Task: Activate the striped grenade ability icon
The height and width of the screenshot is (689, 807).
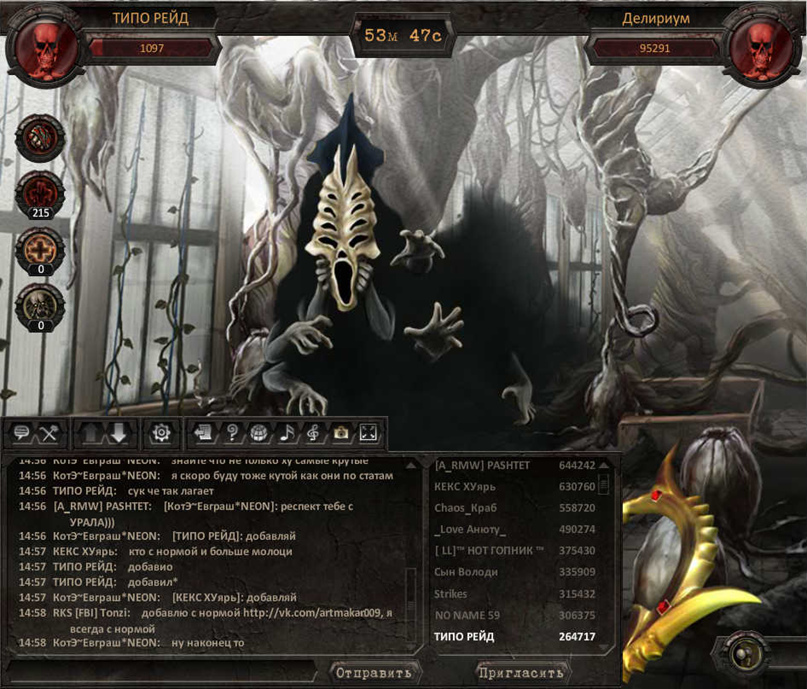Action: (x=40, y=135)
